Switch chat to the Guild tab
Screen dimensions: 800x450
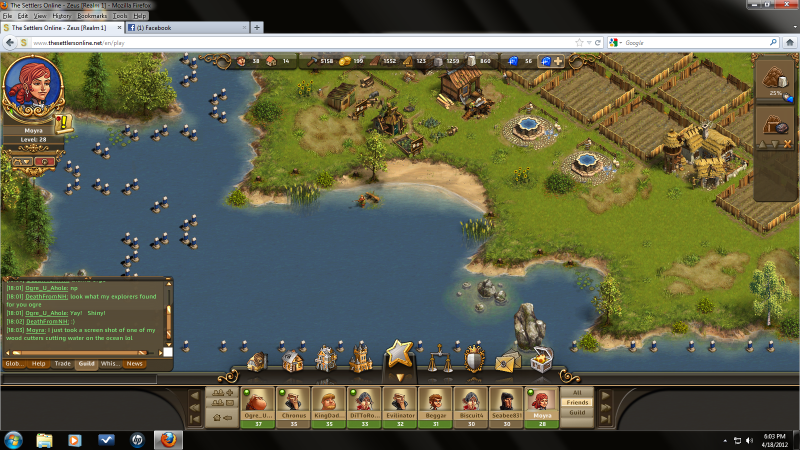(x=86, y=364)
